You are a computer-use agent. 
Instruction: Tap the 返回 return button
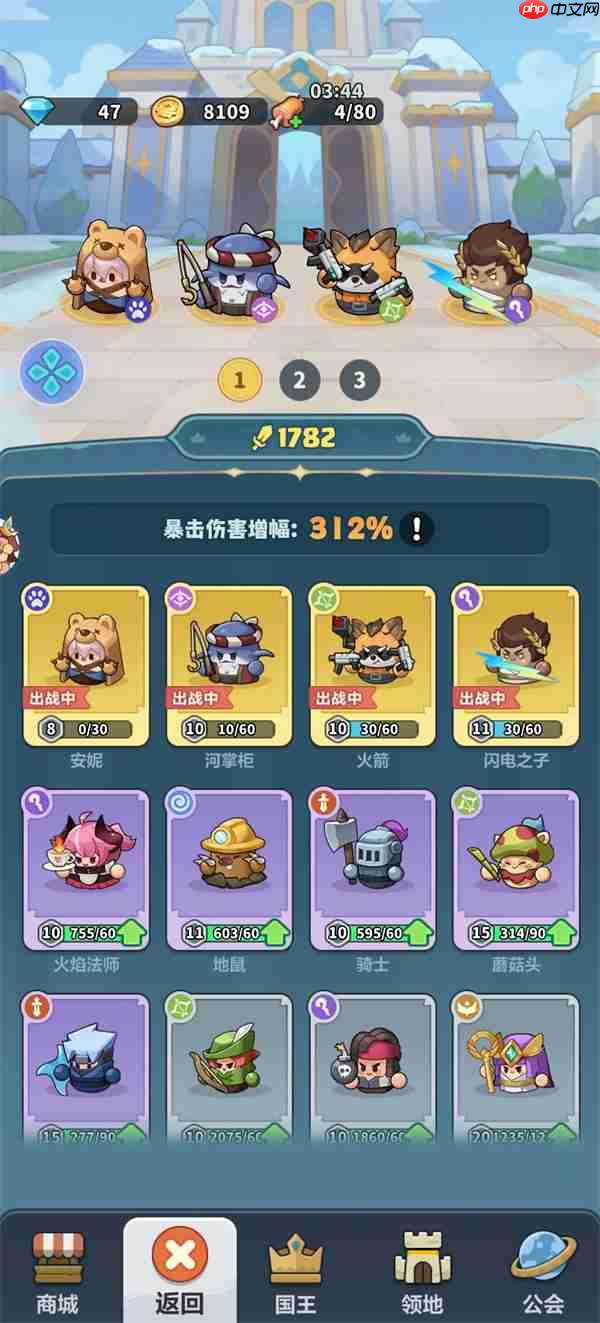180,1270
